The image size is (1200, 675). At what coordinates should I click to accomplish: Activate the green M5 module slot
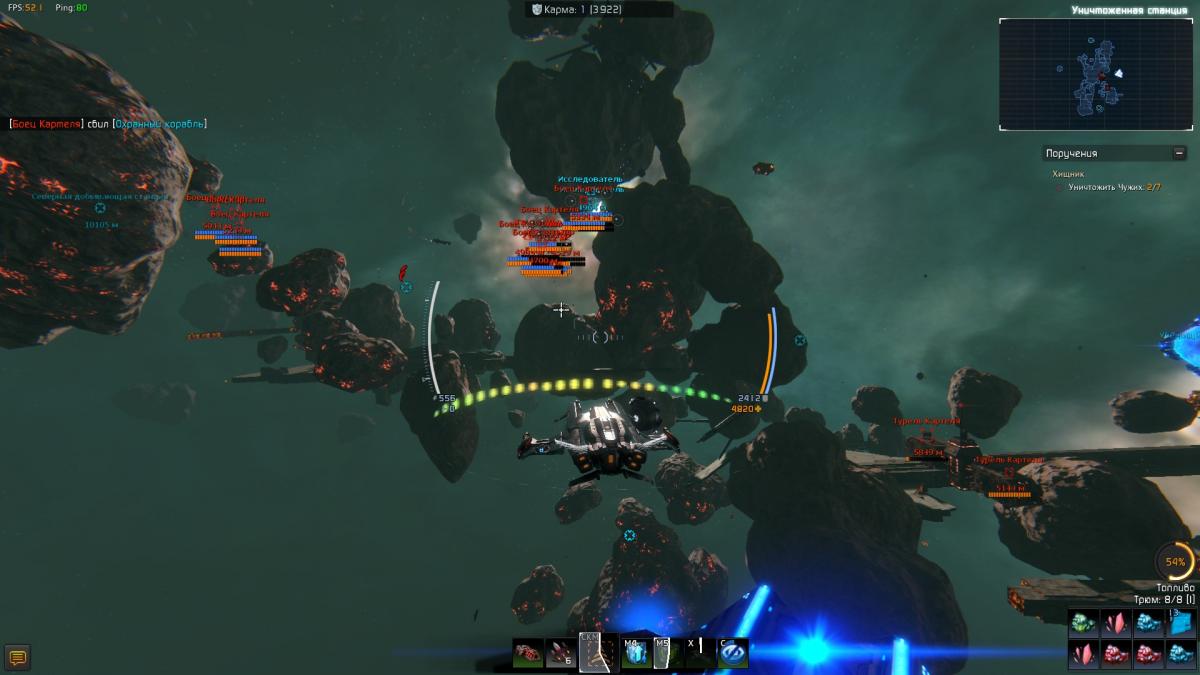(665, 653)
